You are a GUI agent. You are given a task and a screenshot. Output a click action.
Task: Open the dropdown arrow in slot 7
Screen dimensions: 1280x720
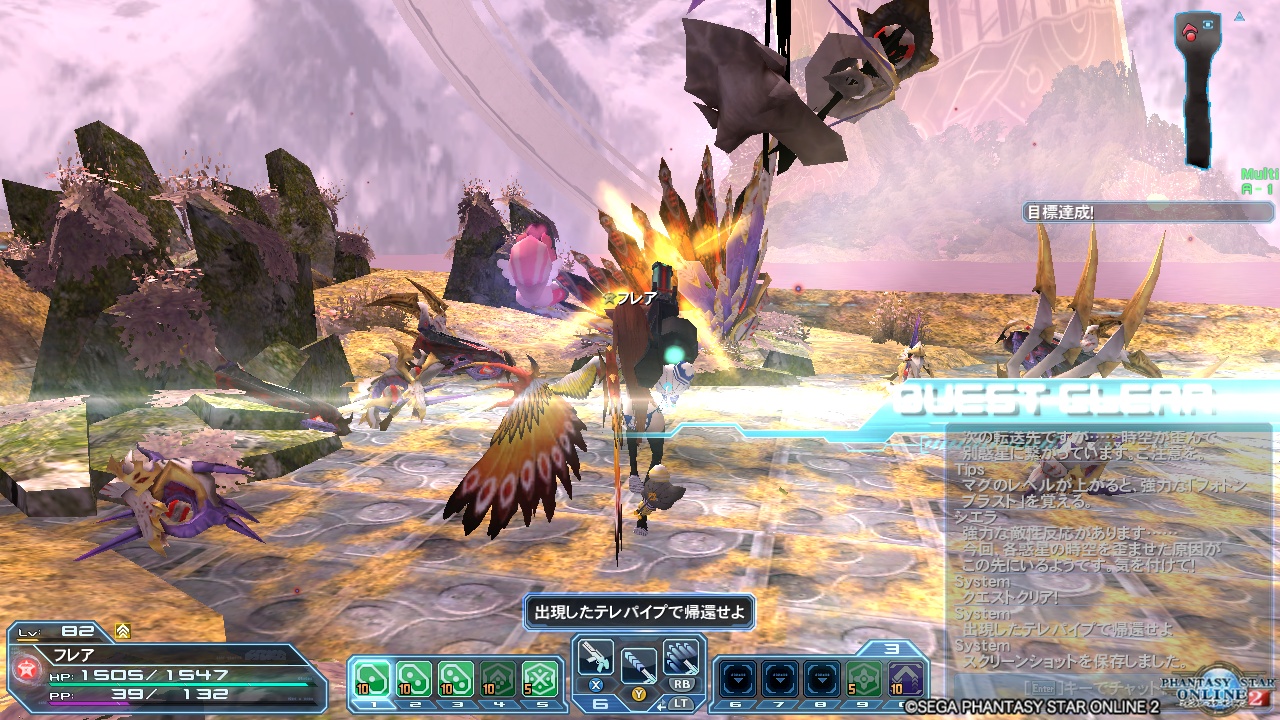(778, 678)
